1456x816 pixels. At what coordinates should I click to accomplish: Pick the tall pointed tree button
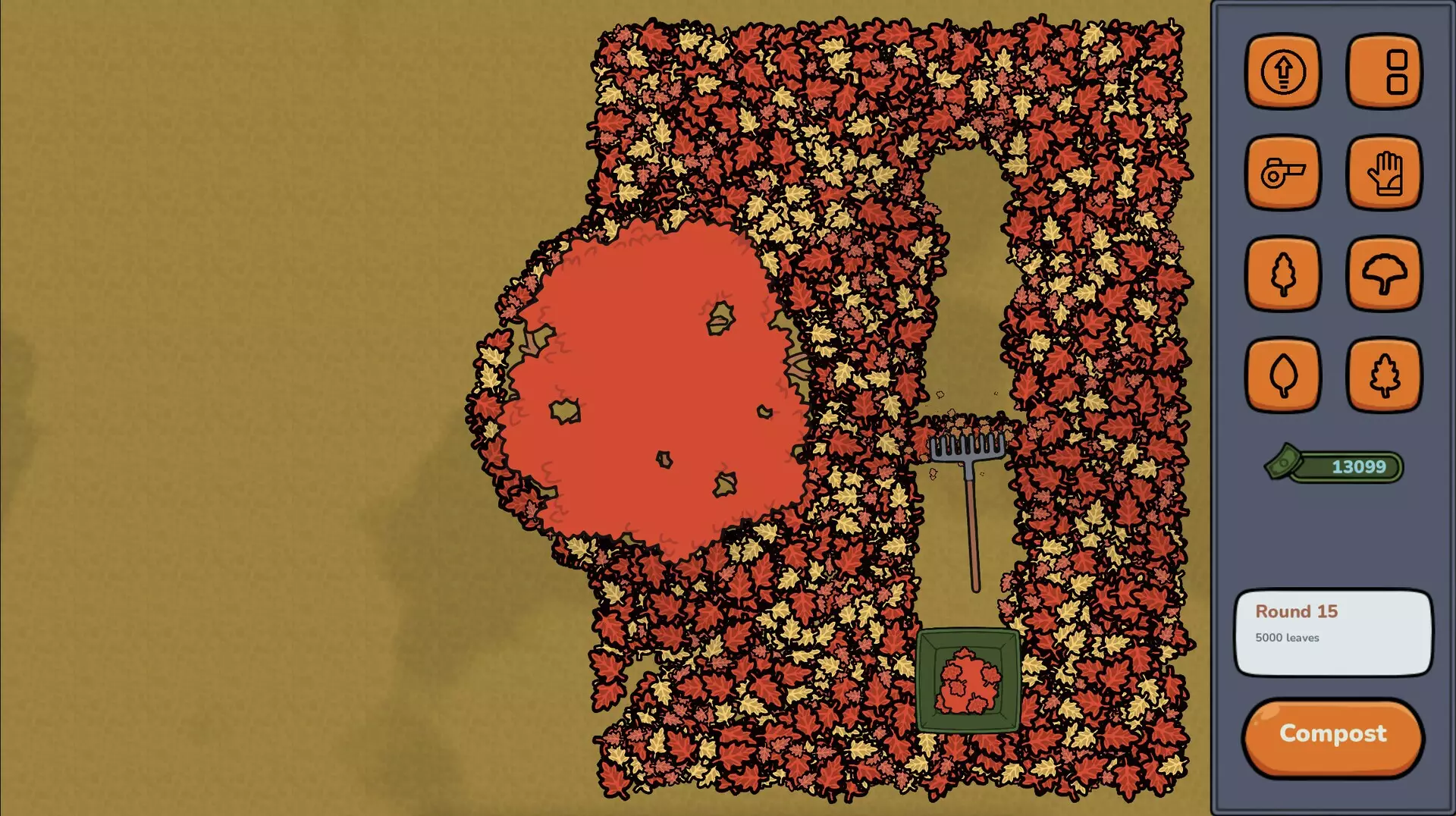[1282, 274]
